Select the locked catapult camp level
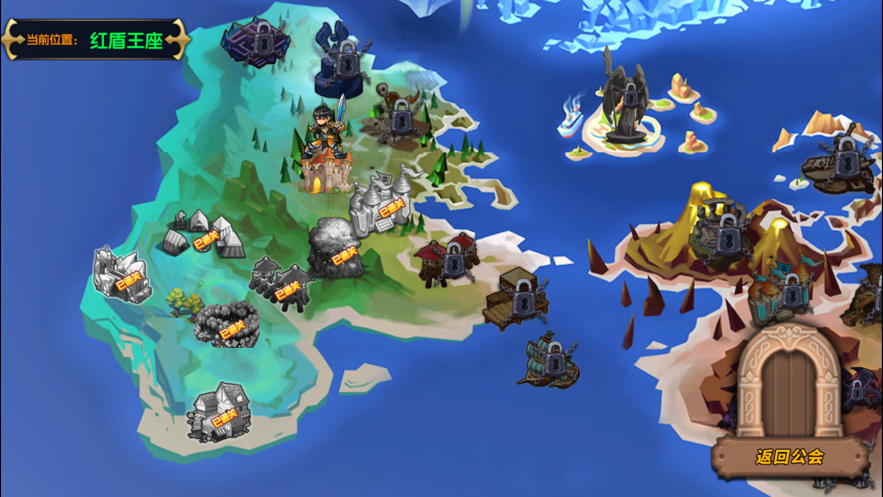Viewport: 883px width, 497px height. (400, 118)
